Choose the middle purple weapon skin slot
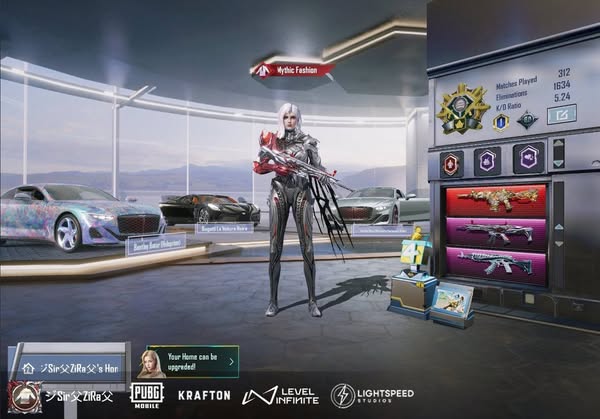Image resolution: width=600 pixels, height=419 pixels. pyautogui.click(x=496, y=232)
